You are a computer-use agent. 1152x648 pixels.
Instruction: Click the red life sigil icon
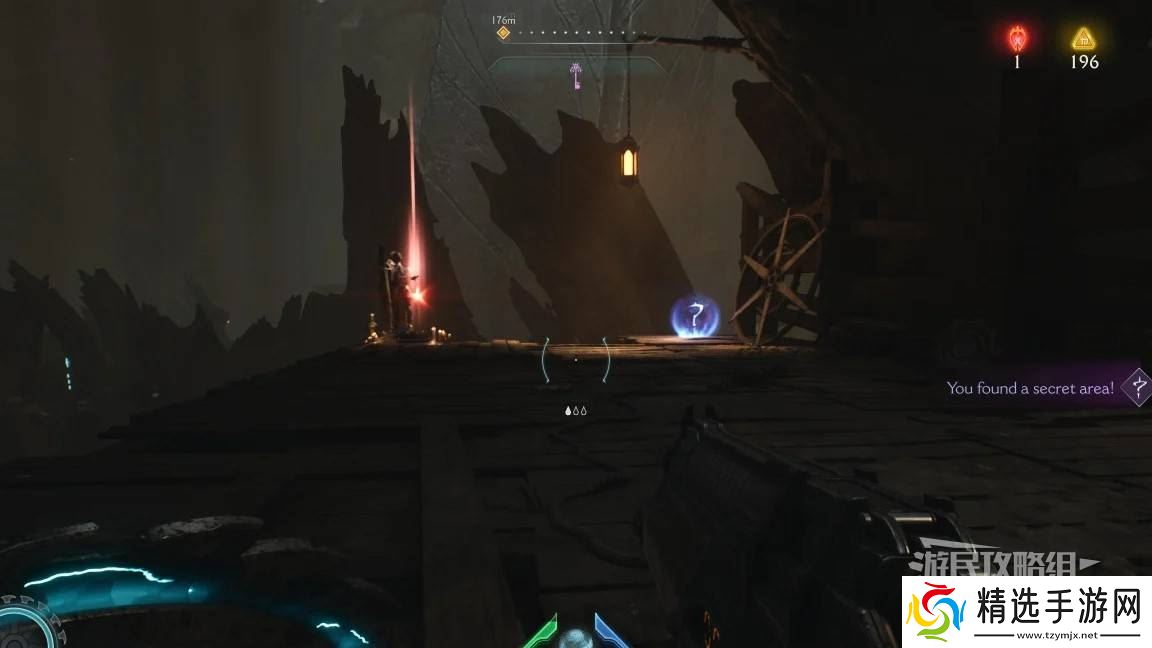1017,38
